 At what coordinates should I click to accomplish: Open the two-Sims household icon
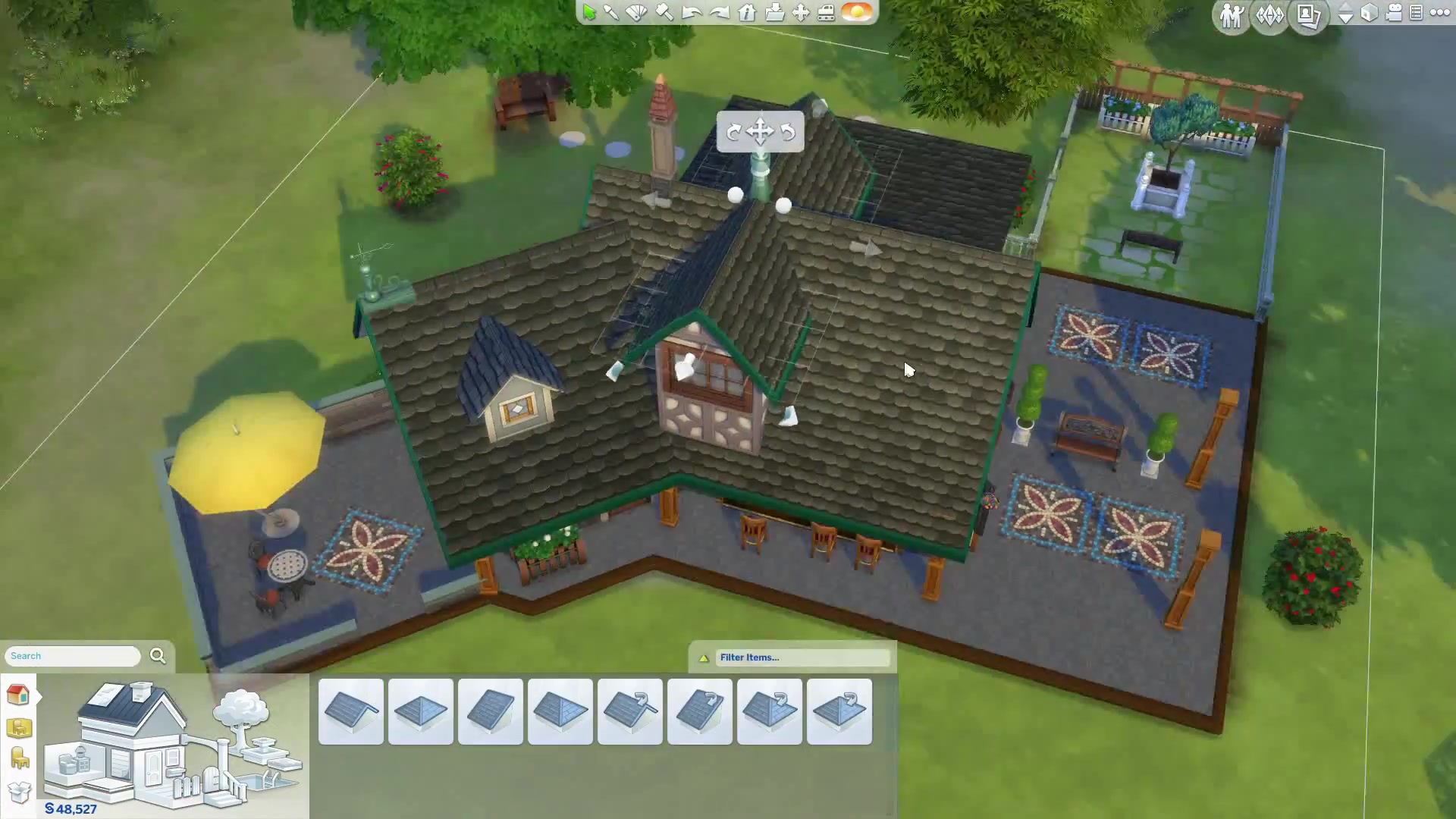pos(1231,15)
